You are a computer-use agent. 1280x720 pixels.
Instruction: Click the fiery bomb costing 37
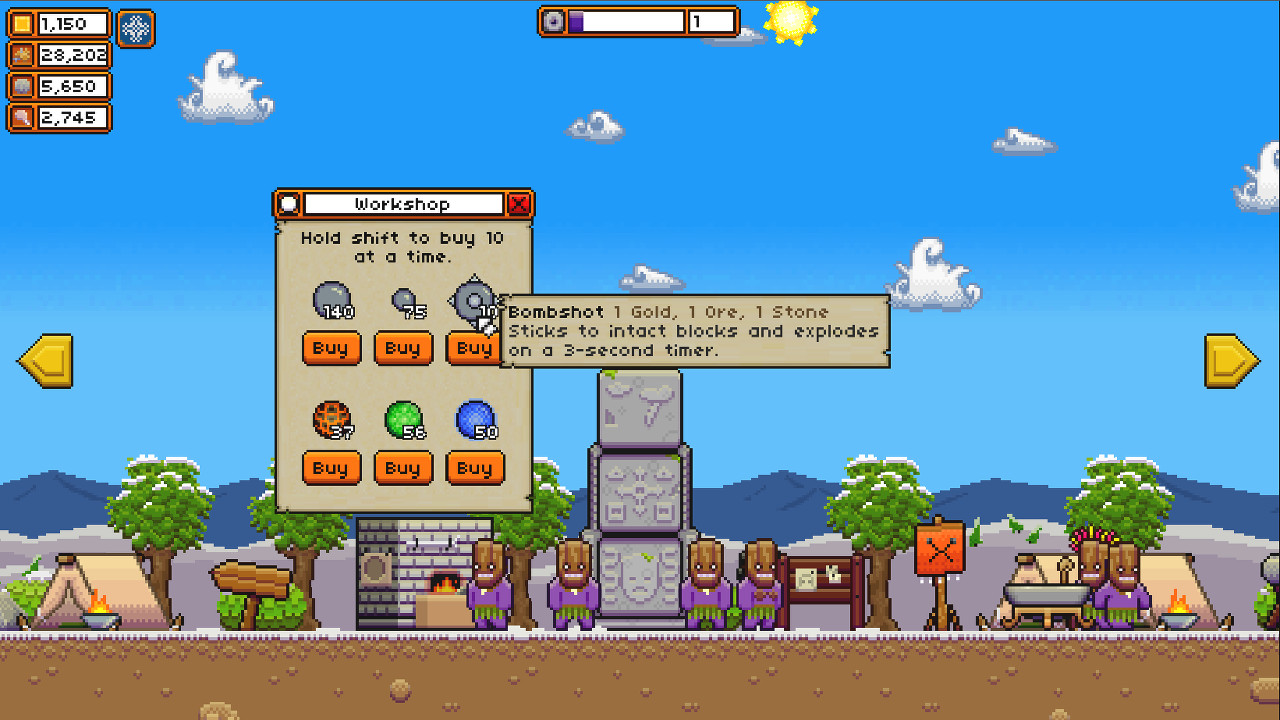click(331, 420)
